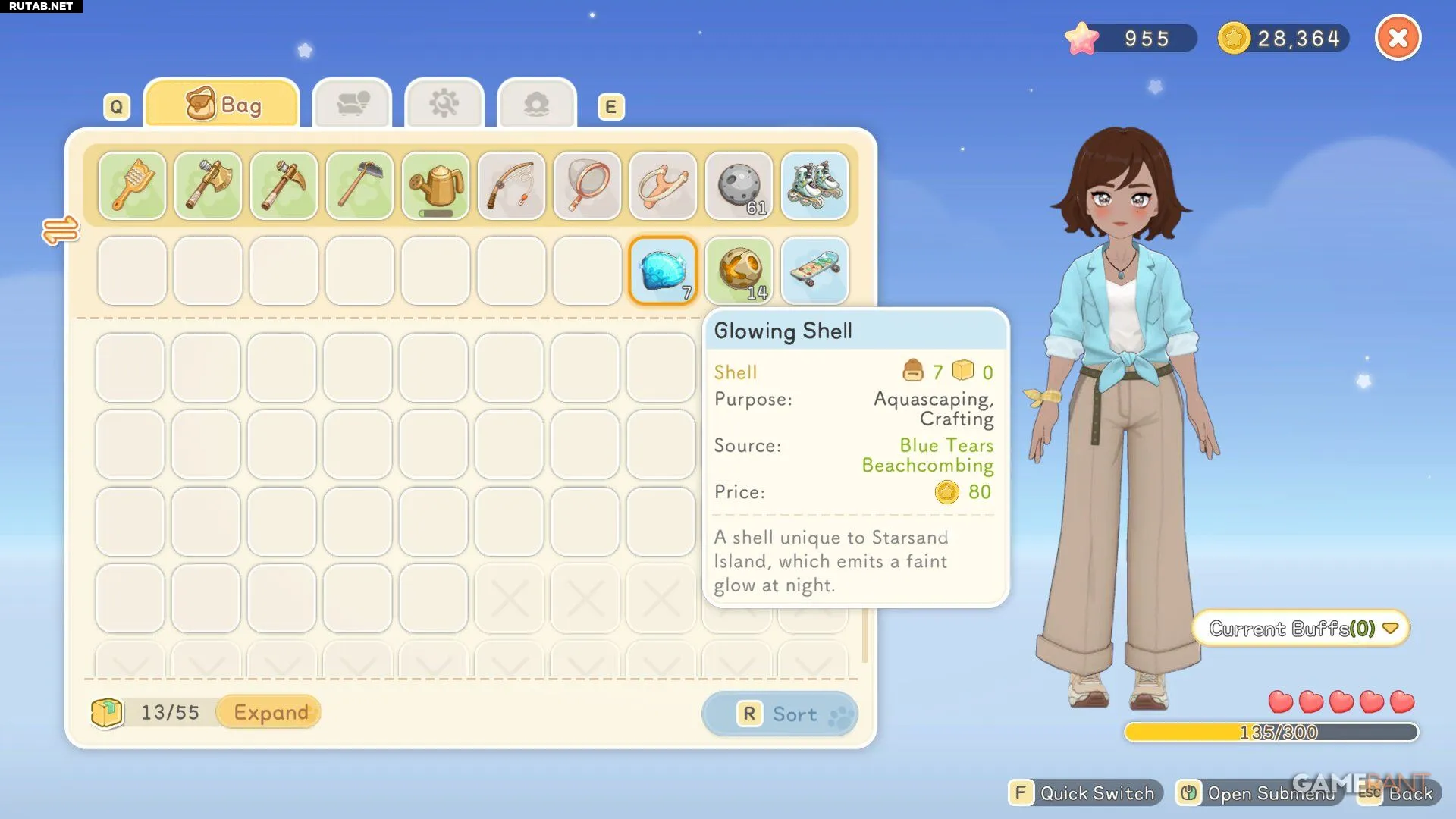Screen dimensions: 1456x819
Task: Select the Glowing Shell item slot
Action: point(663,271)
